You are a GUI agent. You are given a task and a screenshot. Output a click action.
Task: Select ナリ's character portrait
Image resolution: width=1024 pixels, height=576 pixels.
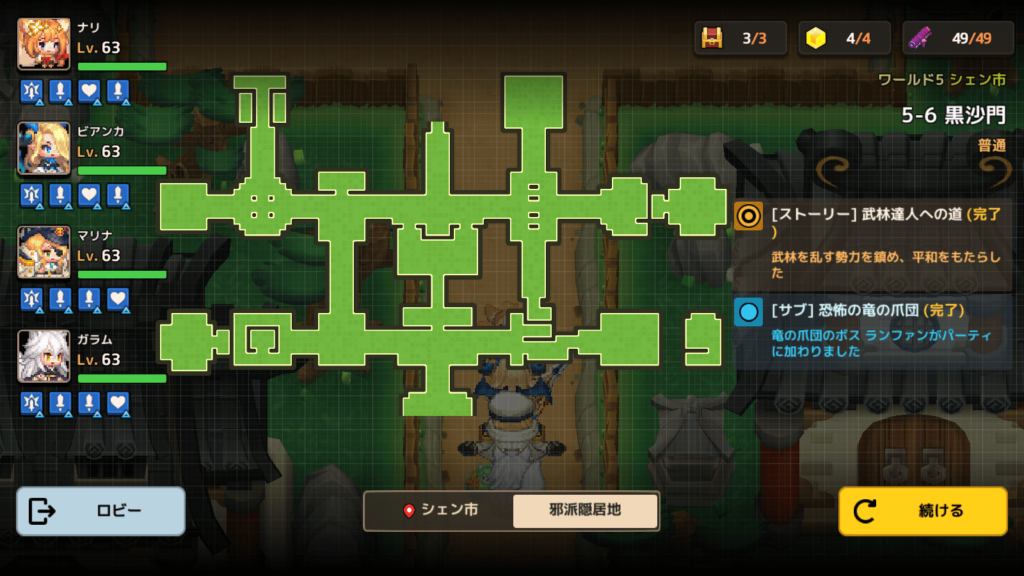click(44, 44)
